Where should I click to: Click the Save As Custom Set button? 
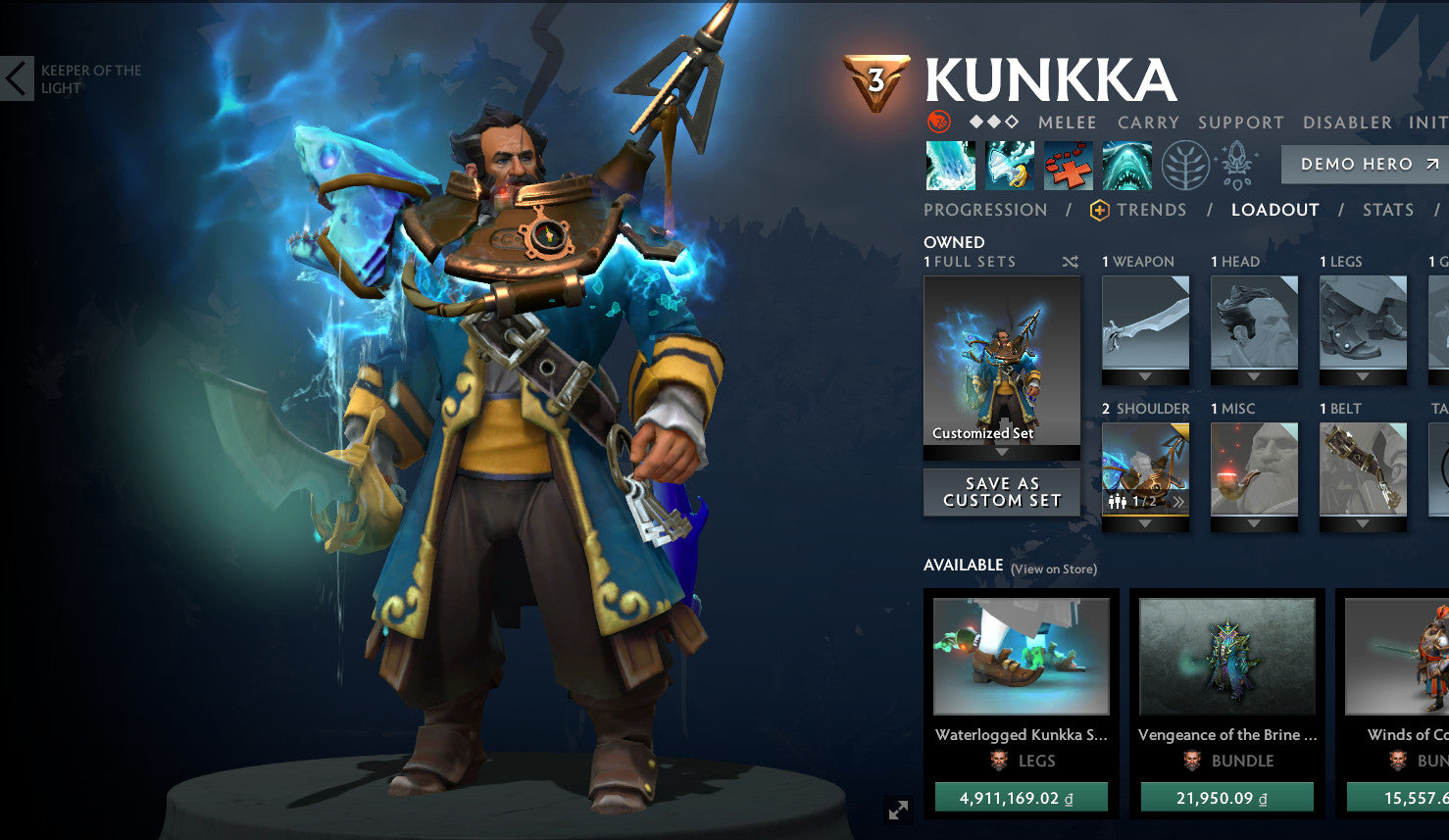1000,492
